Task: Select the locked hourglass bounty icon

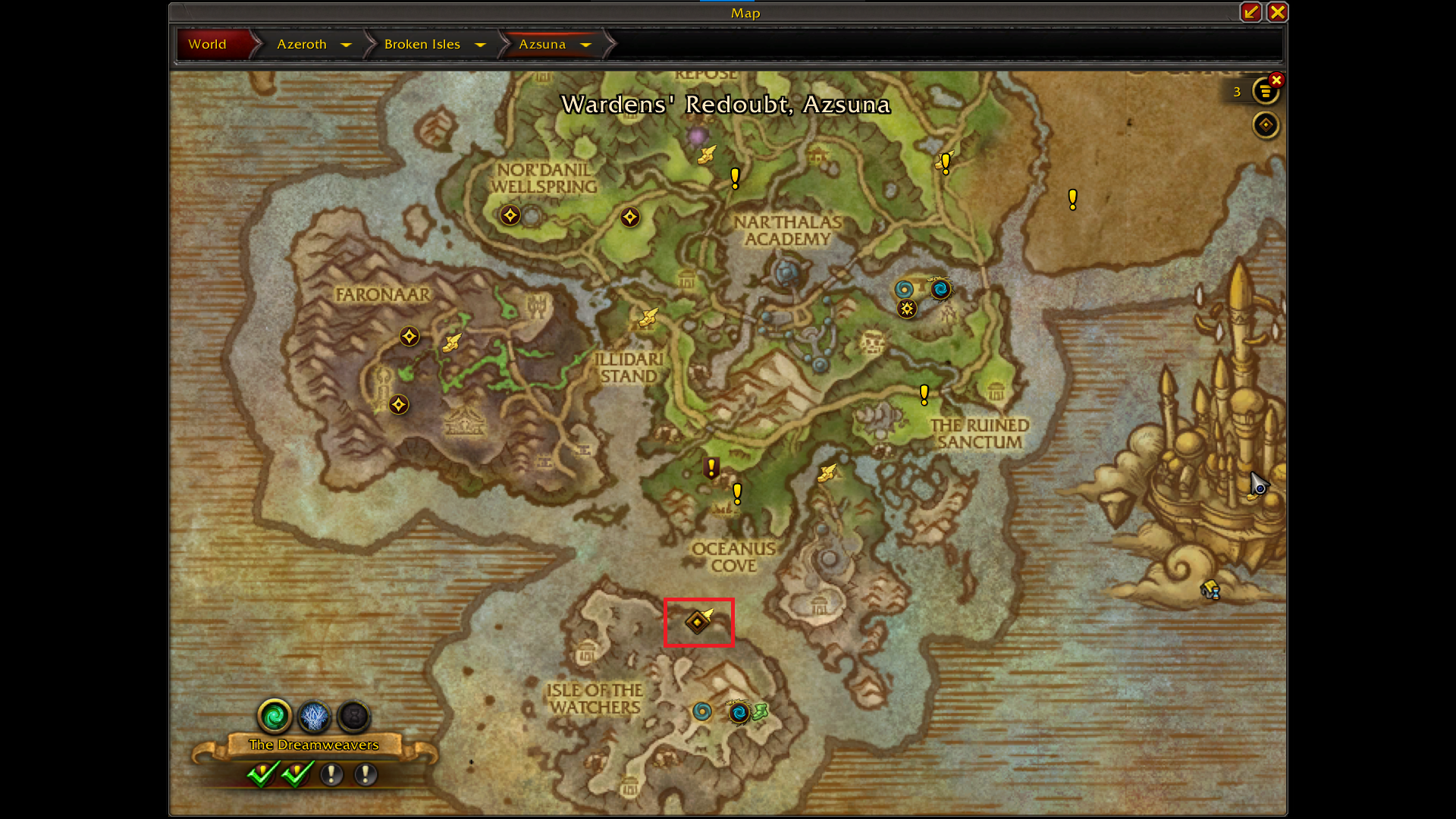Action: (x=353, y=716)
